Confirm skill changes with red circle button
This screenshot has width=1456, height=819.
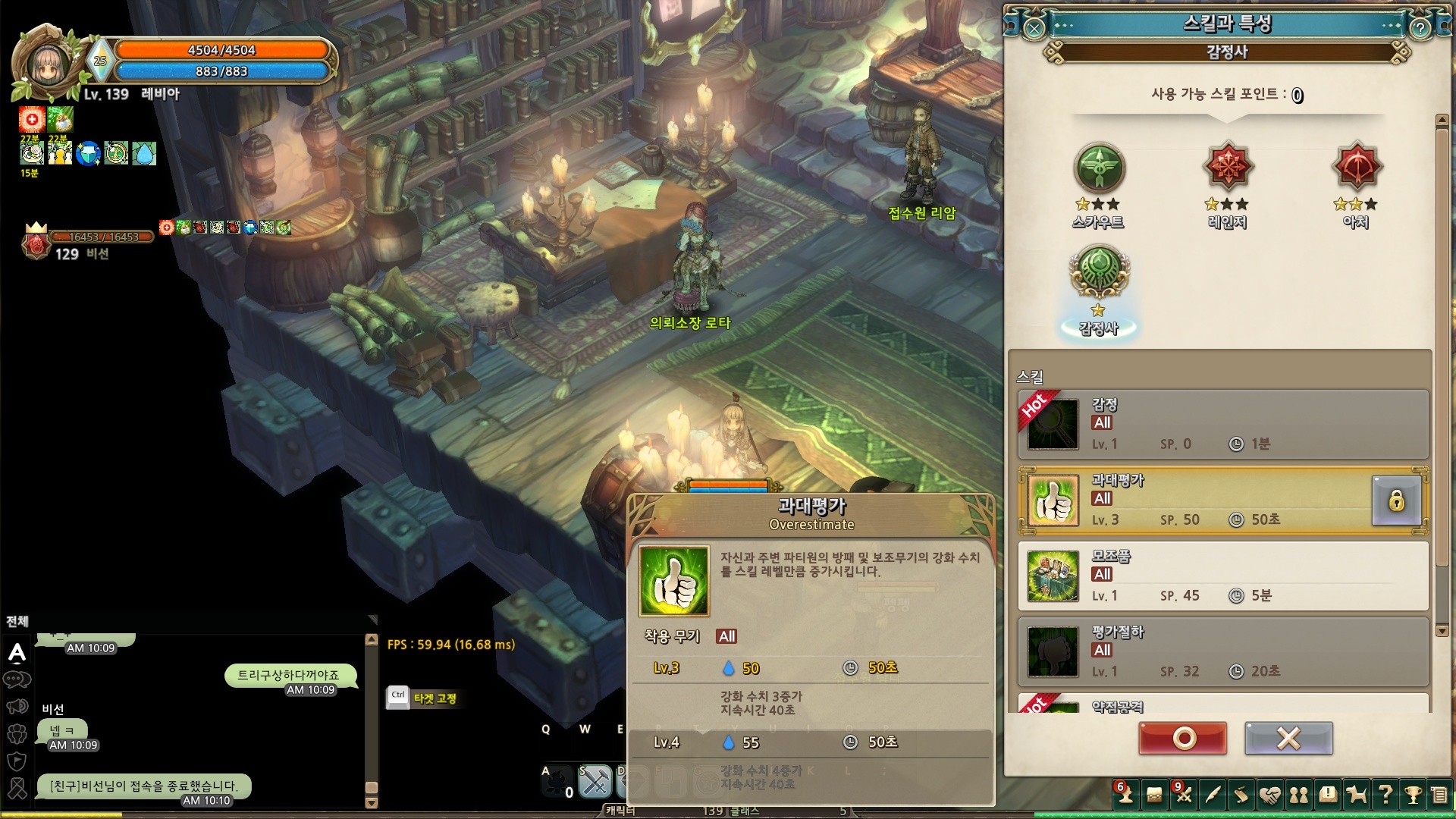[1182, 738]
